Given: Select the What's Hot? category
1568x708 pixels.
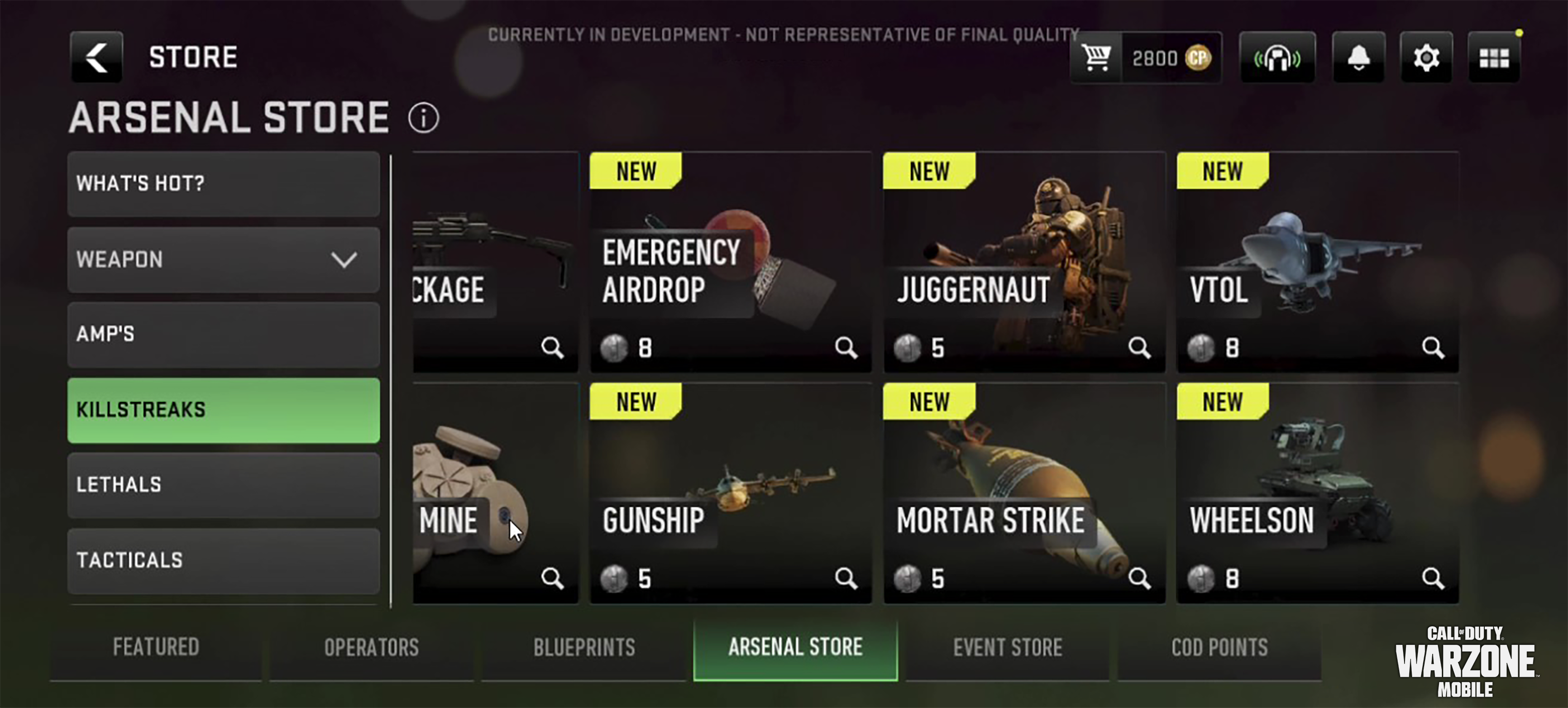Looking at the screenshot, I should click(x=223, y=183).
